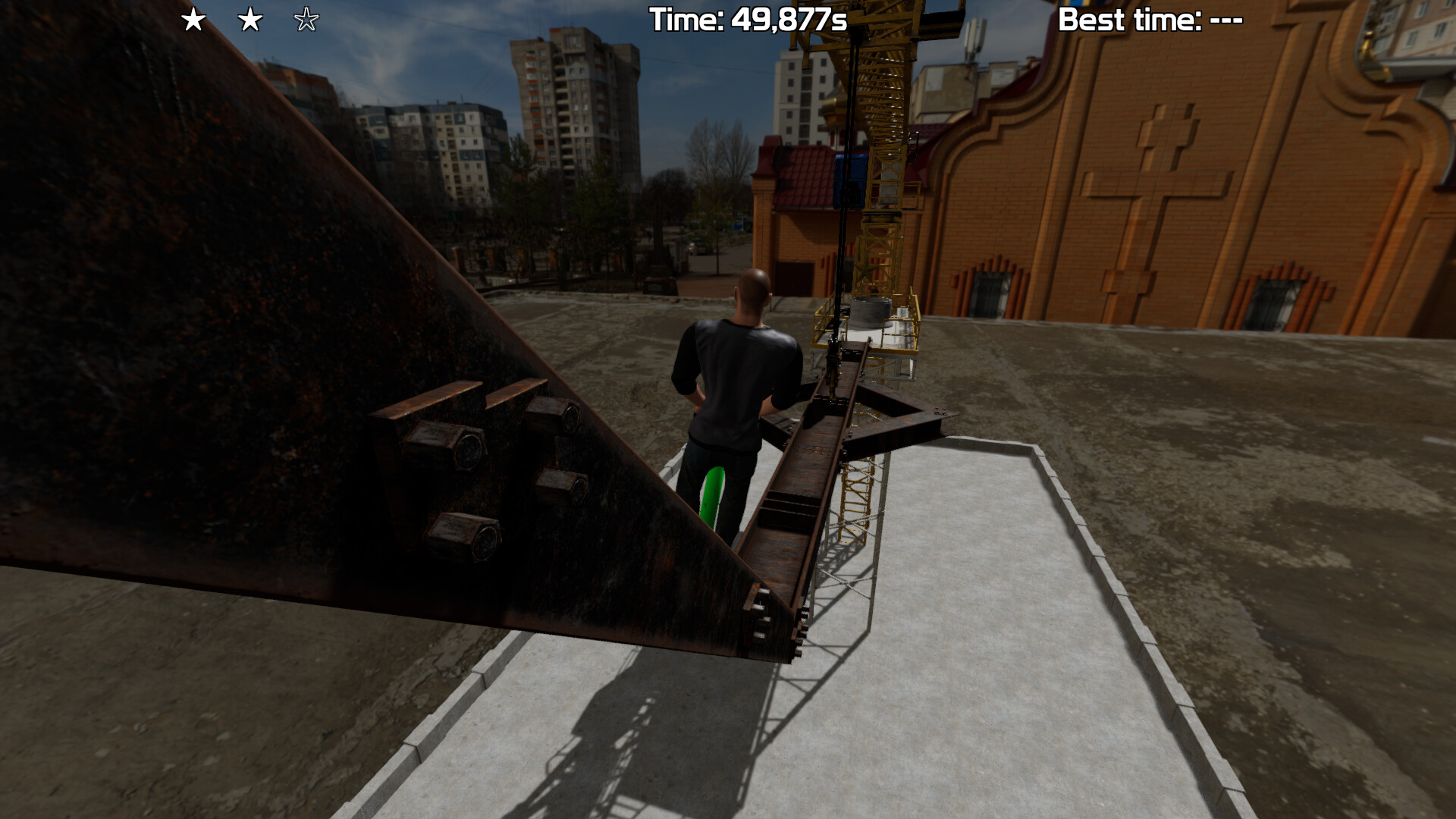This screenshot has height=819, width=1456.
Task: Click the worker character standing on the beam
Action: coord(739,379)
